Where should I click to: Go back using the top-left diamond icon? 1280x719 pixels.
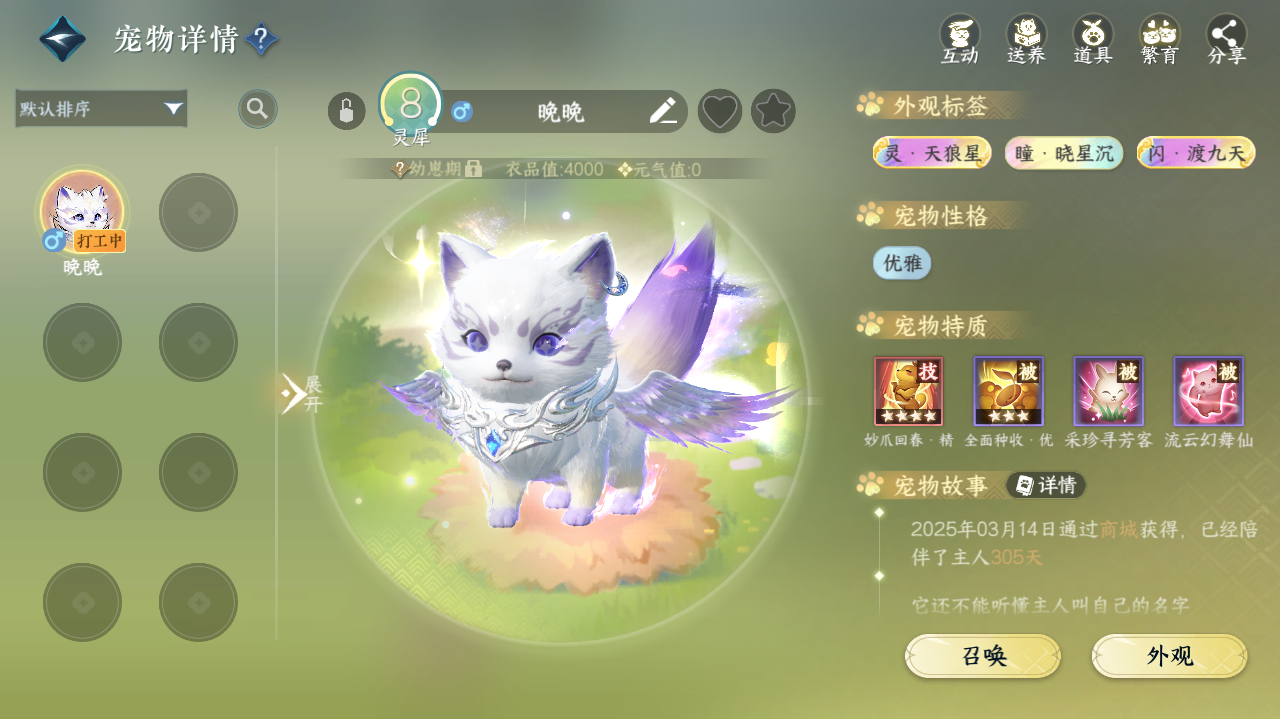(x=62, y=39)
